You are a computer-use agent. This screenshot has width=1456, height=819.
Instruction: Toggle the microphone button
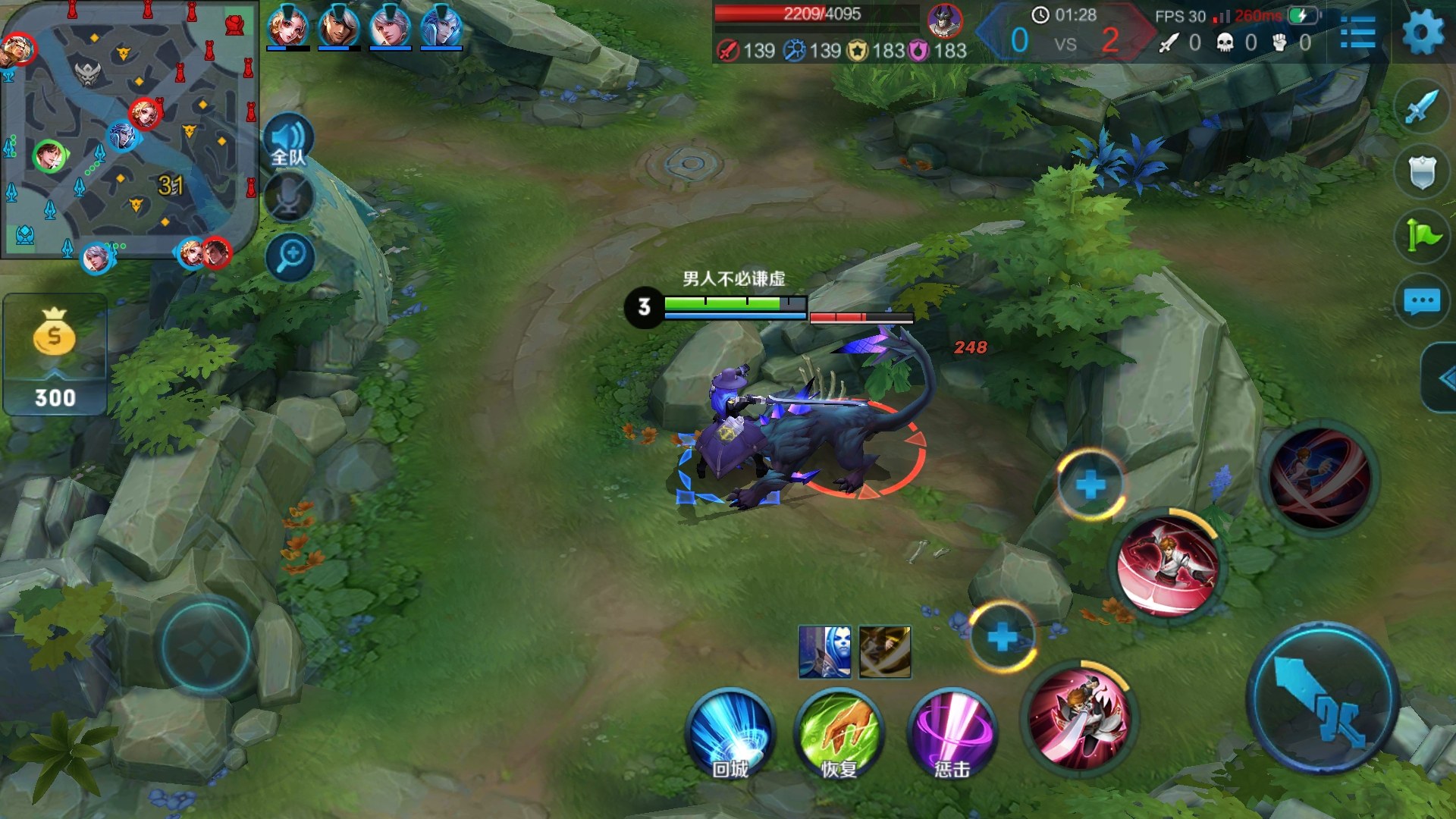(x=289, y=198)
